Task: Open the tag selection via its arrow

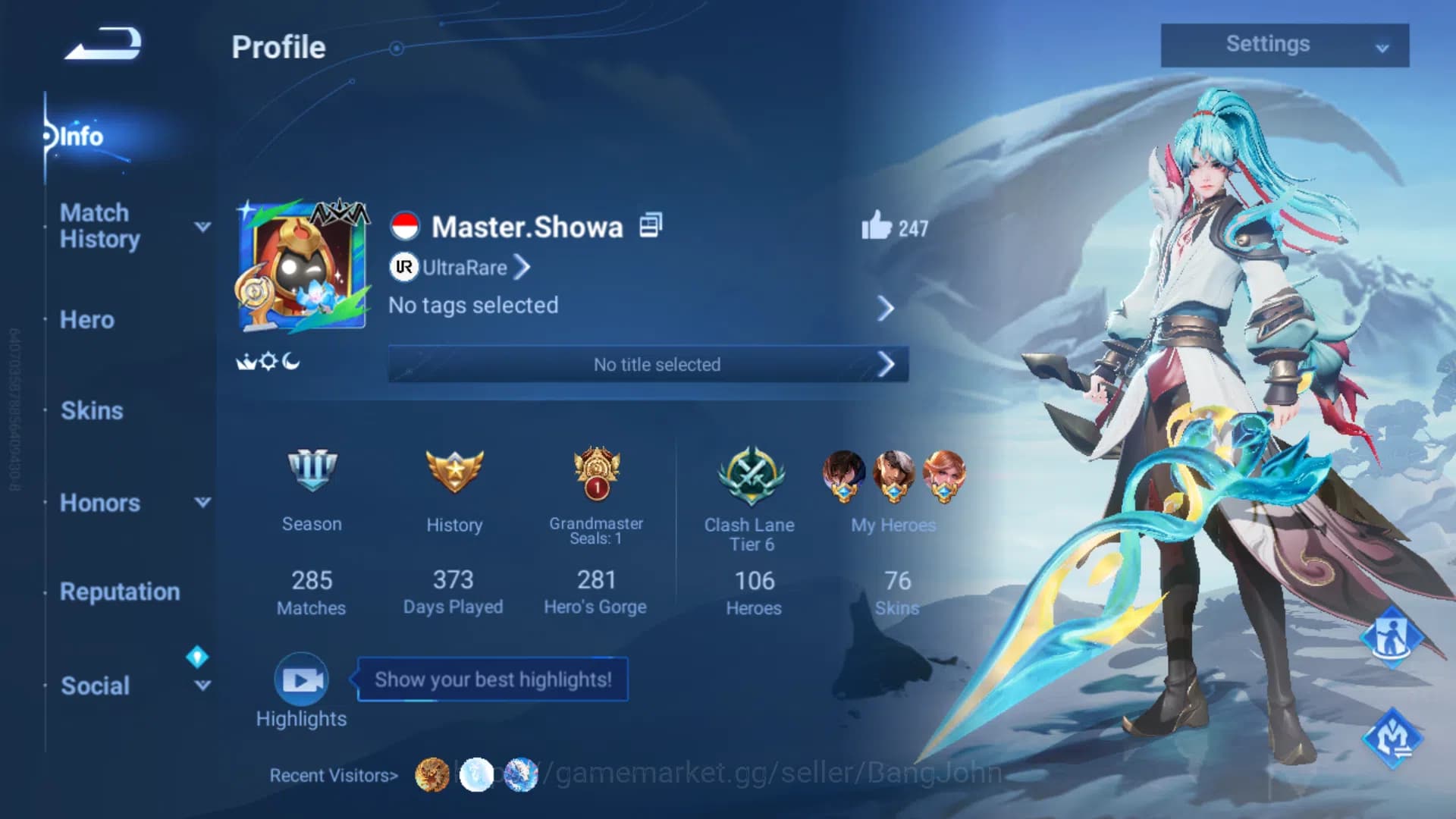Action: 886,308
